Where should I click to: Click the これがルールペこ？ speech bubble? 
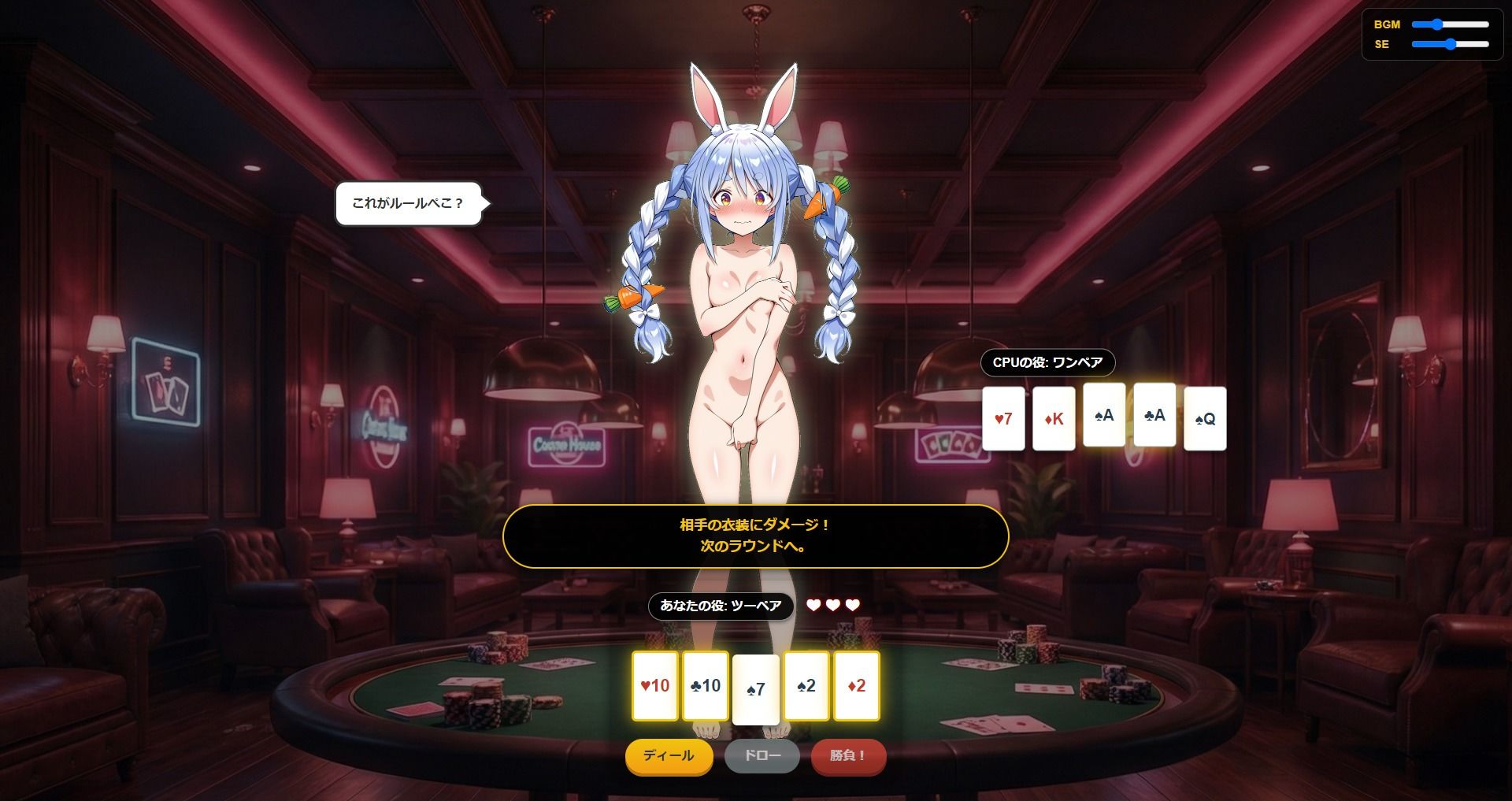coord(408,205)
